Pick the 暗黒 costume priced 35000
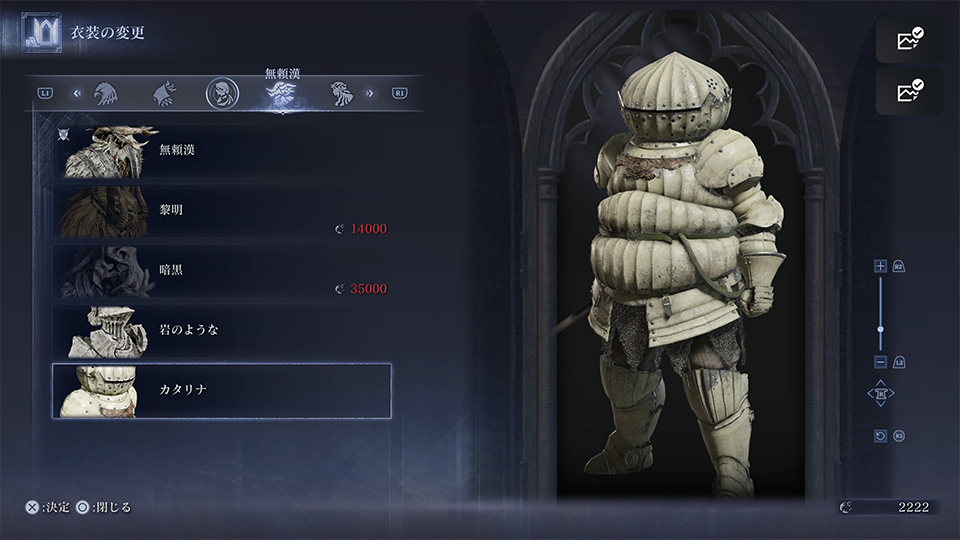Image resolution: width=960 pixels, height=540 pixels. coord(222,271)
